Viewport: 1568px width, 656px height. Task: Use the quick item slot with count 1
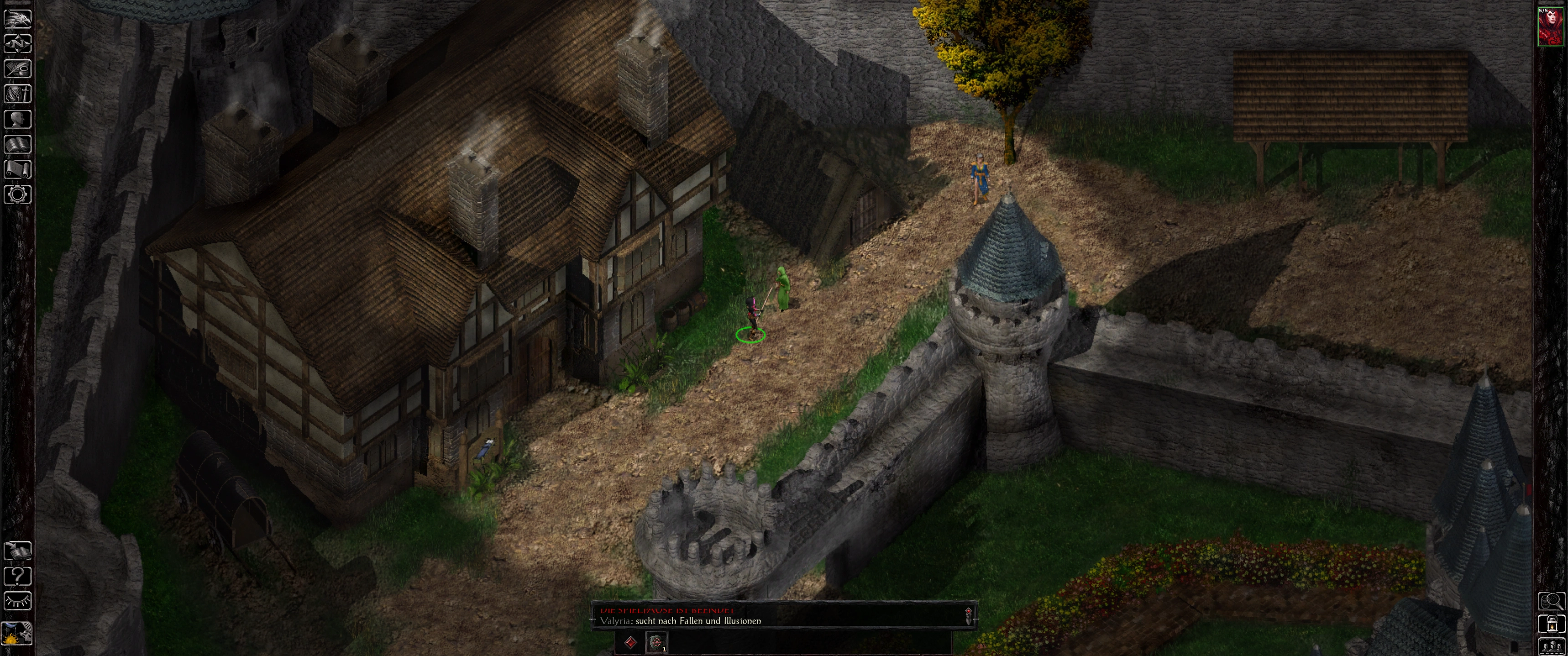pos(656,642)
